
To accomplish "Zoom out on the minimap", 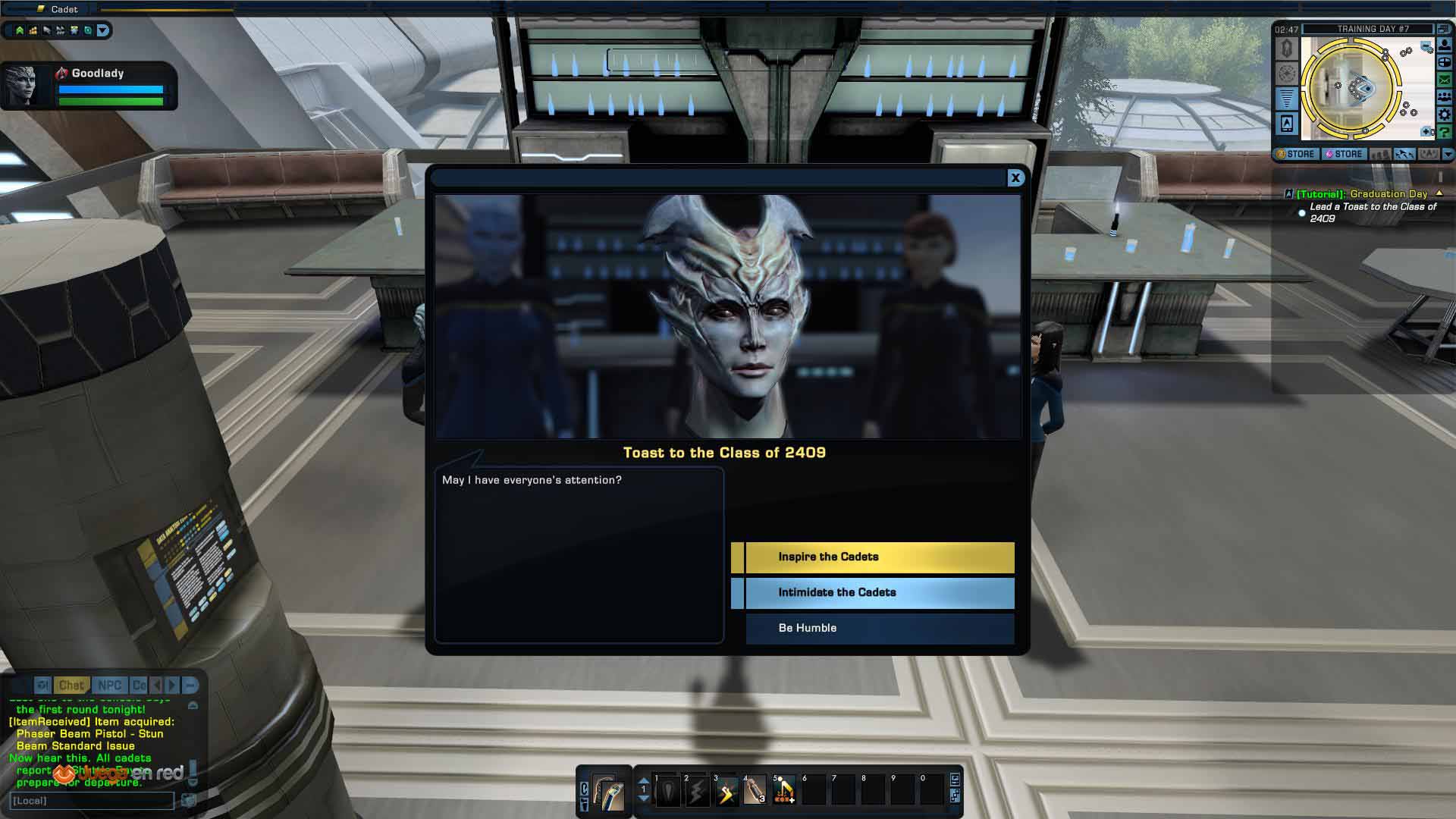I will [x=1426, y=47].
